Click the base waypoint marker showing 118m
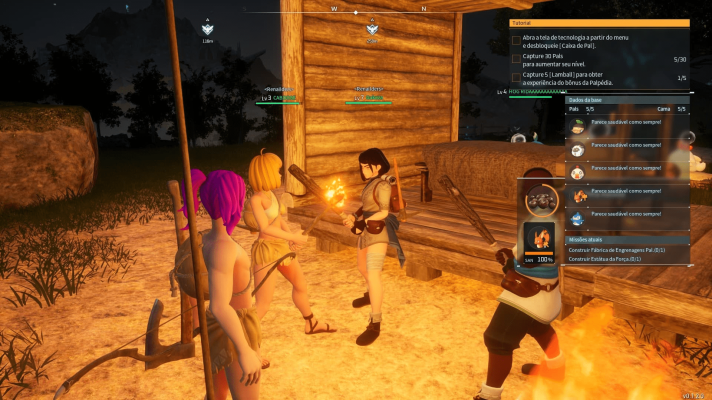Viewport: 712px width, 400px height. click(x=208, y=30)
